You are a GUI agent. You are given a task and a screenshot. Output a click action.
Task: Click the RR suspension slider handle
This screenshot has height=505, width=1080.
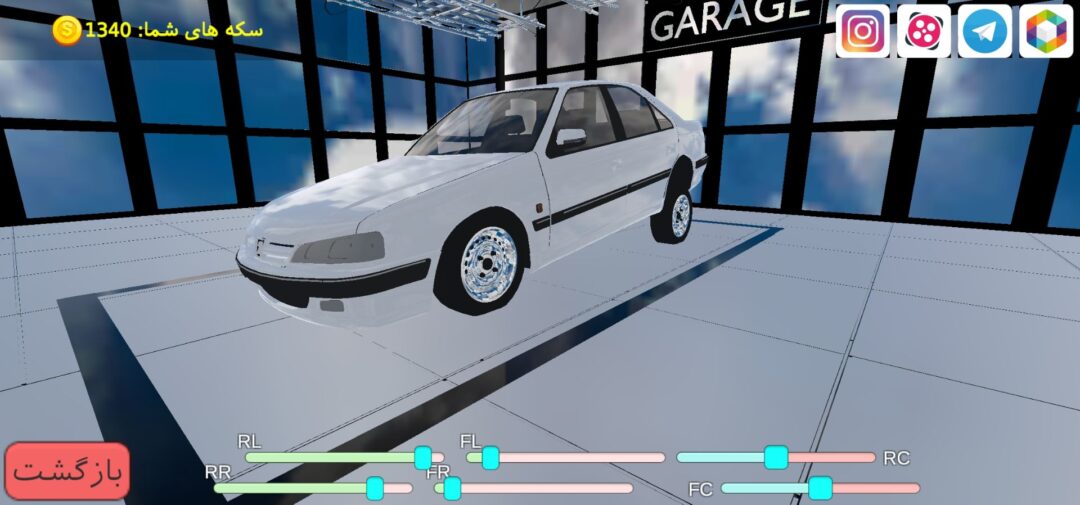375,488
